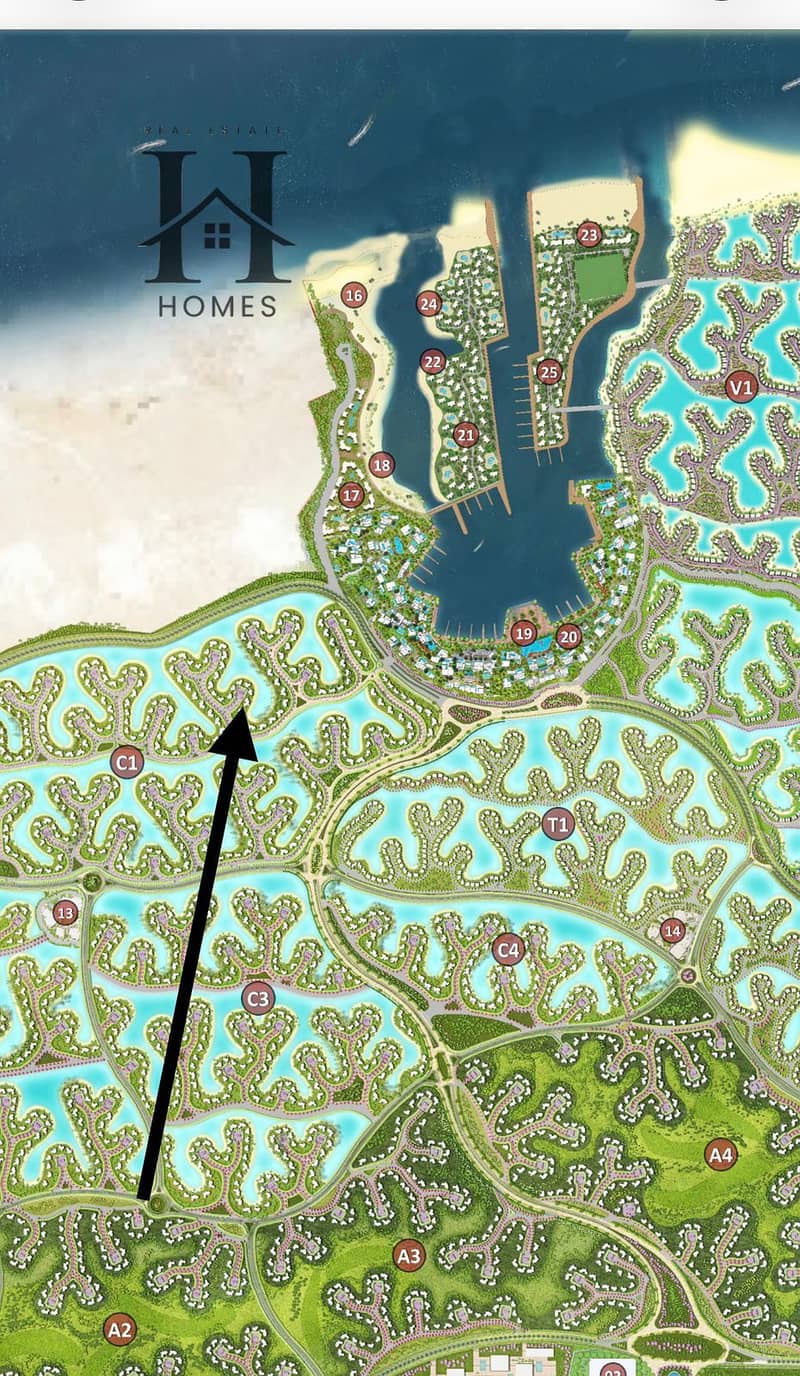Click map marker 21
The image size is (800, 1376).
465,435
